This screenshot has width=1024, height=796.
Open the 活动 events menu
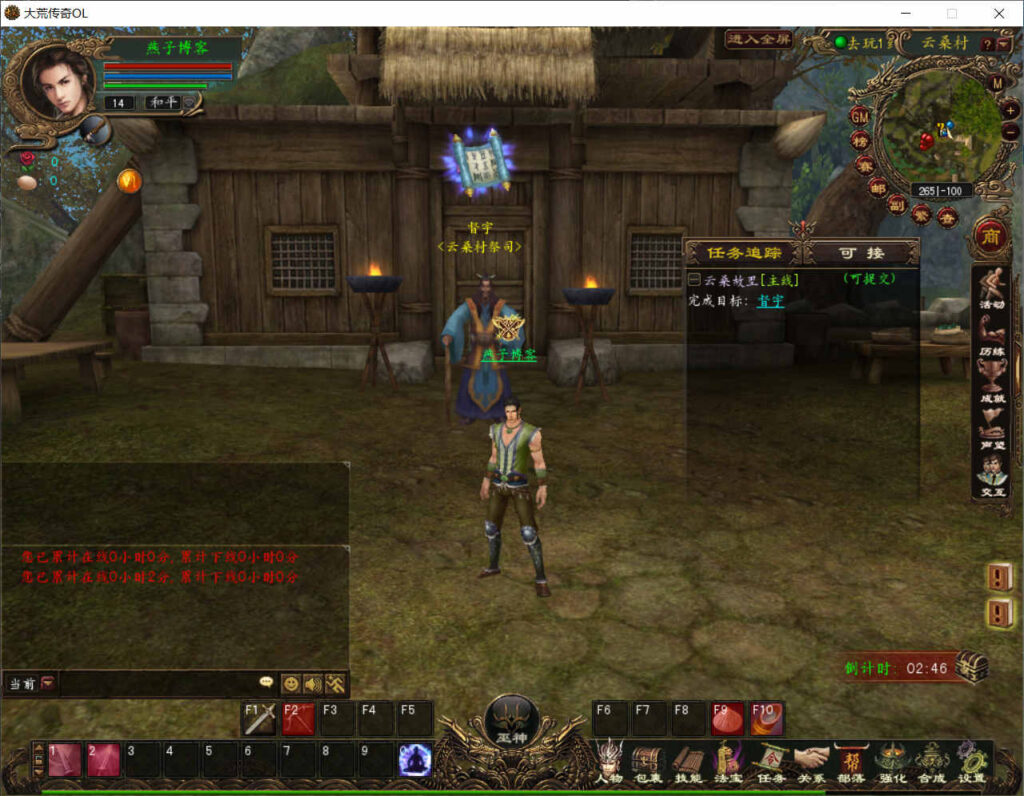coord(992,290)
